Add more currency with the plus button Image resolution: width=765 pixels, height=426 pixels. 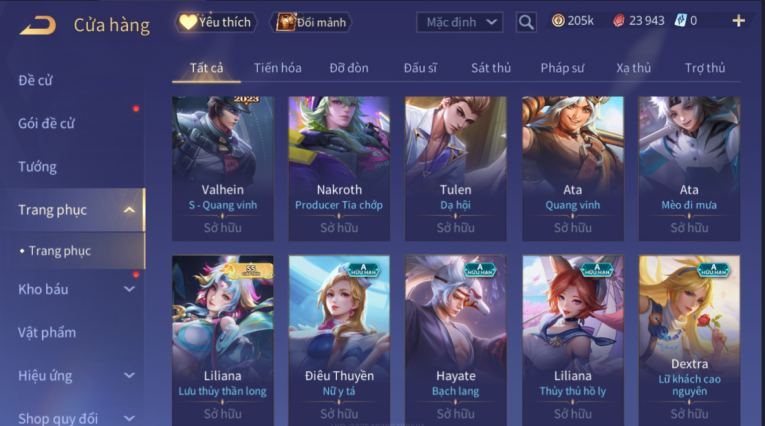click(x=738, y=21)
